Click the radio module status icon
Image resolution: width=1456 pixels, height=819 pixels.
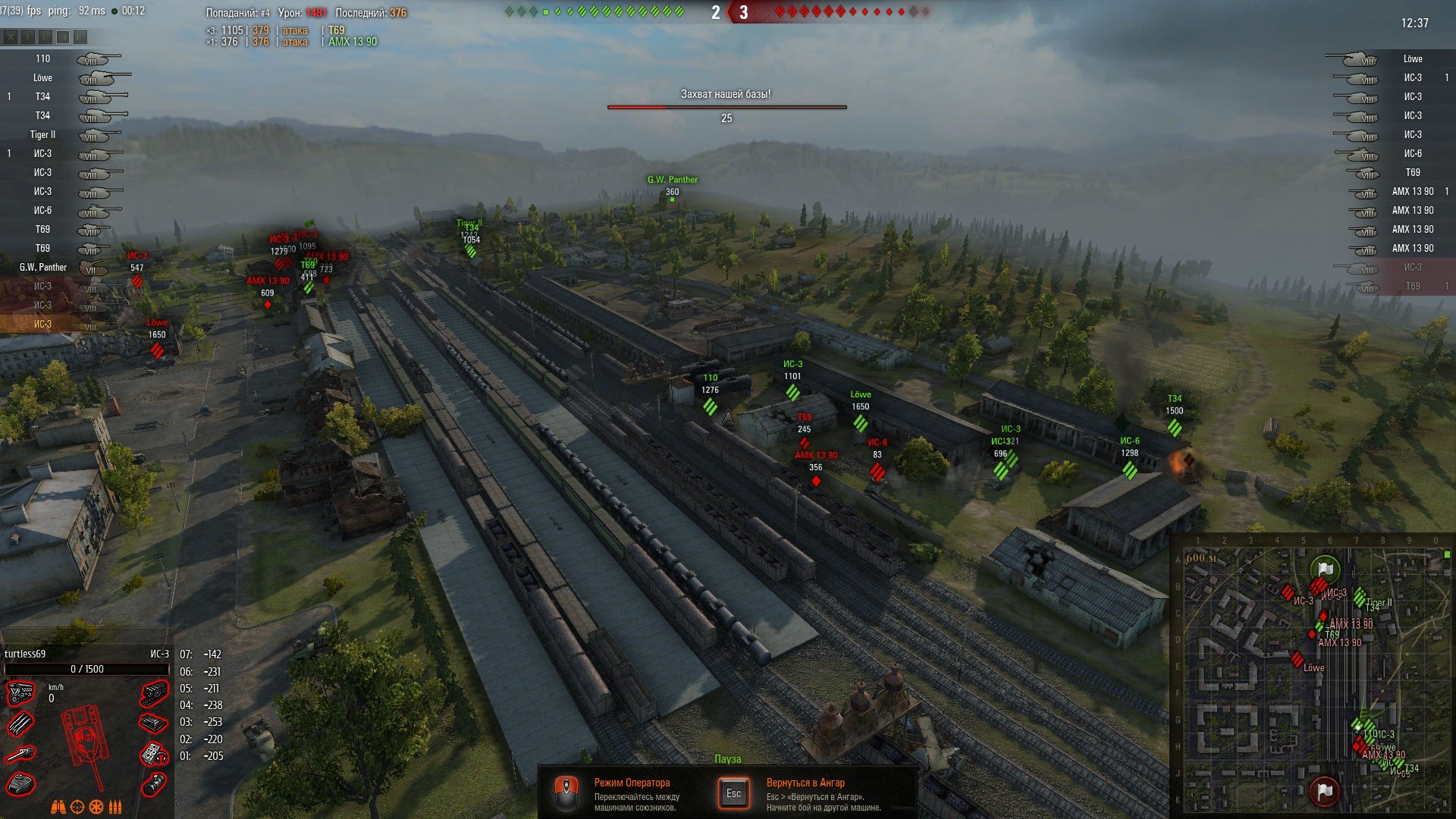pyautogui.click(x=154, y=754)
